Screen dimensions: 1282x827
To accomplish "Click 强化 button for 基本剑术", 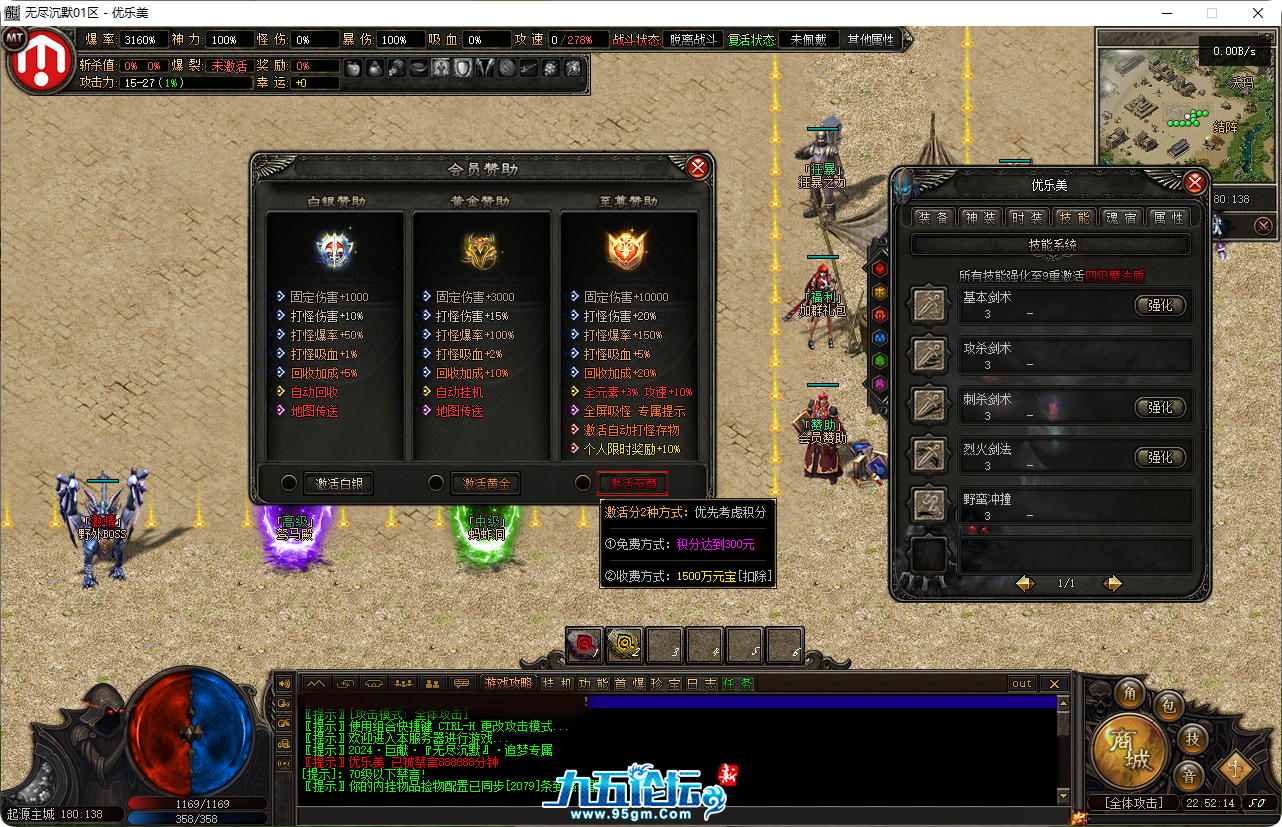I will (x=1162, y=306).
